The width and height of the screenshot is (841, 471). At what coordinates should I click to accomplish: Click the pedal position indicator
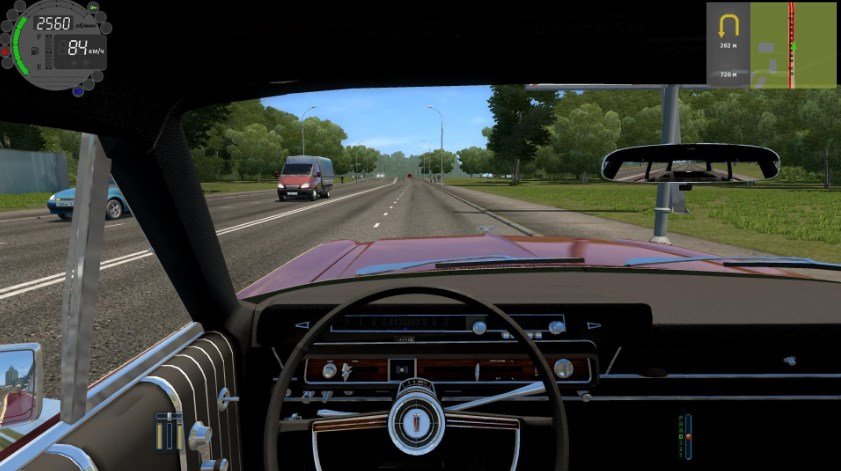point(169,431)
